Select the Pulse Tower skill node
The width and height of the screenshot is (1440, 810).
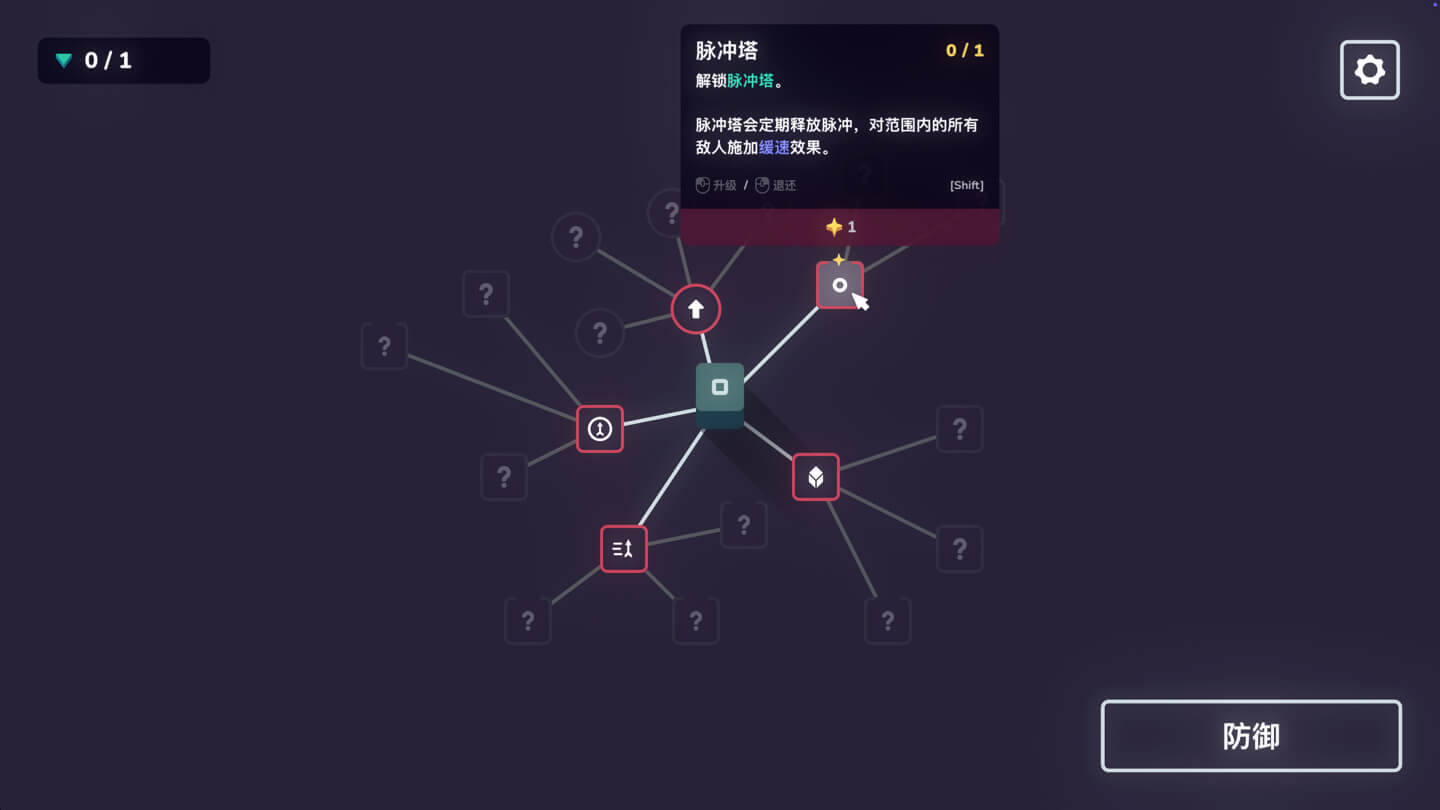(x=840, y=285)
